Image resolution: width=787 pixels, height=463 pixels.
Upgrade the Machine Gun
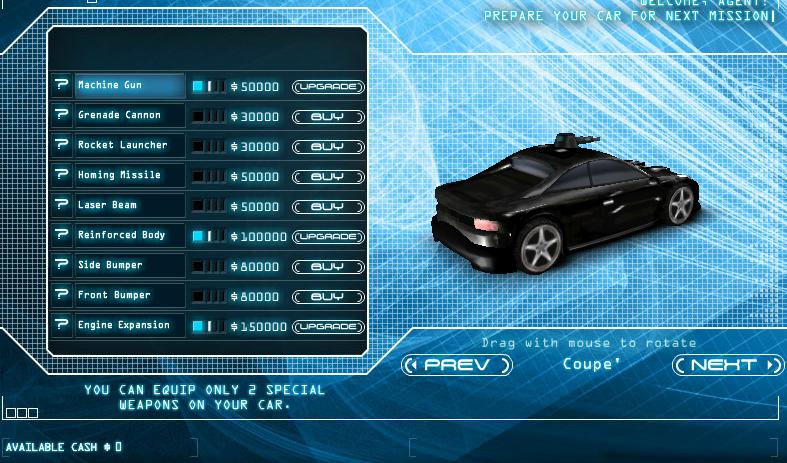tap(328, 87)
